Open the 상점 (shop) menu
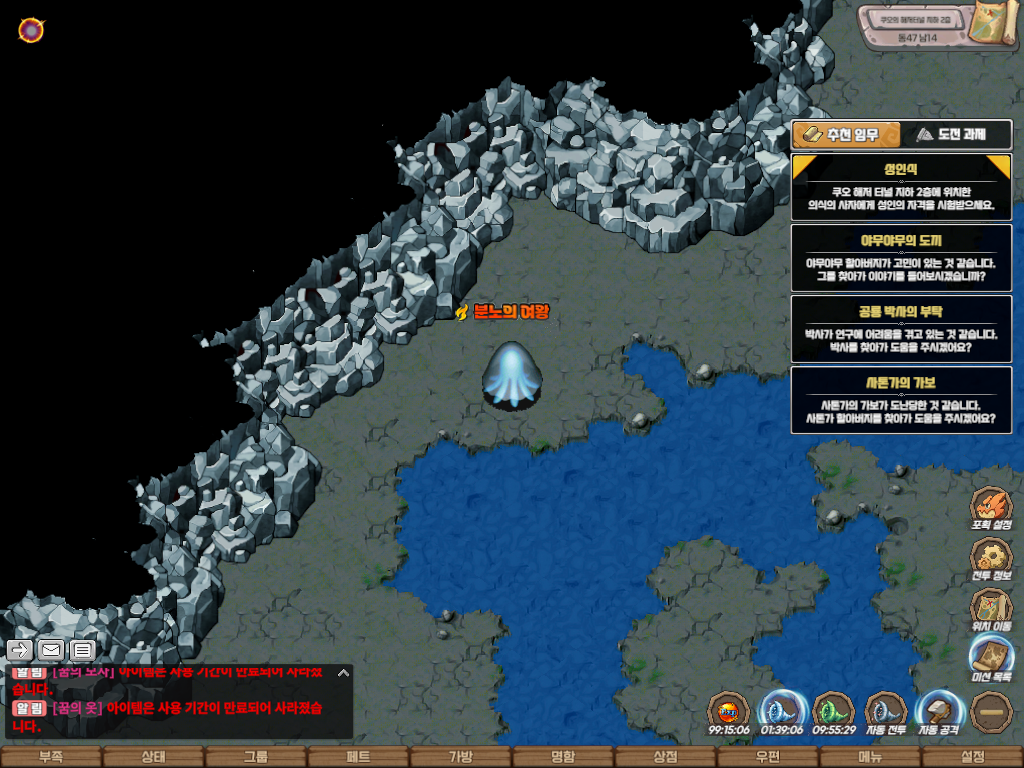Screen dimensions: 1024x768 point(665,757)
